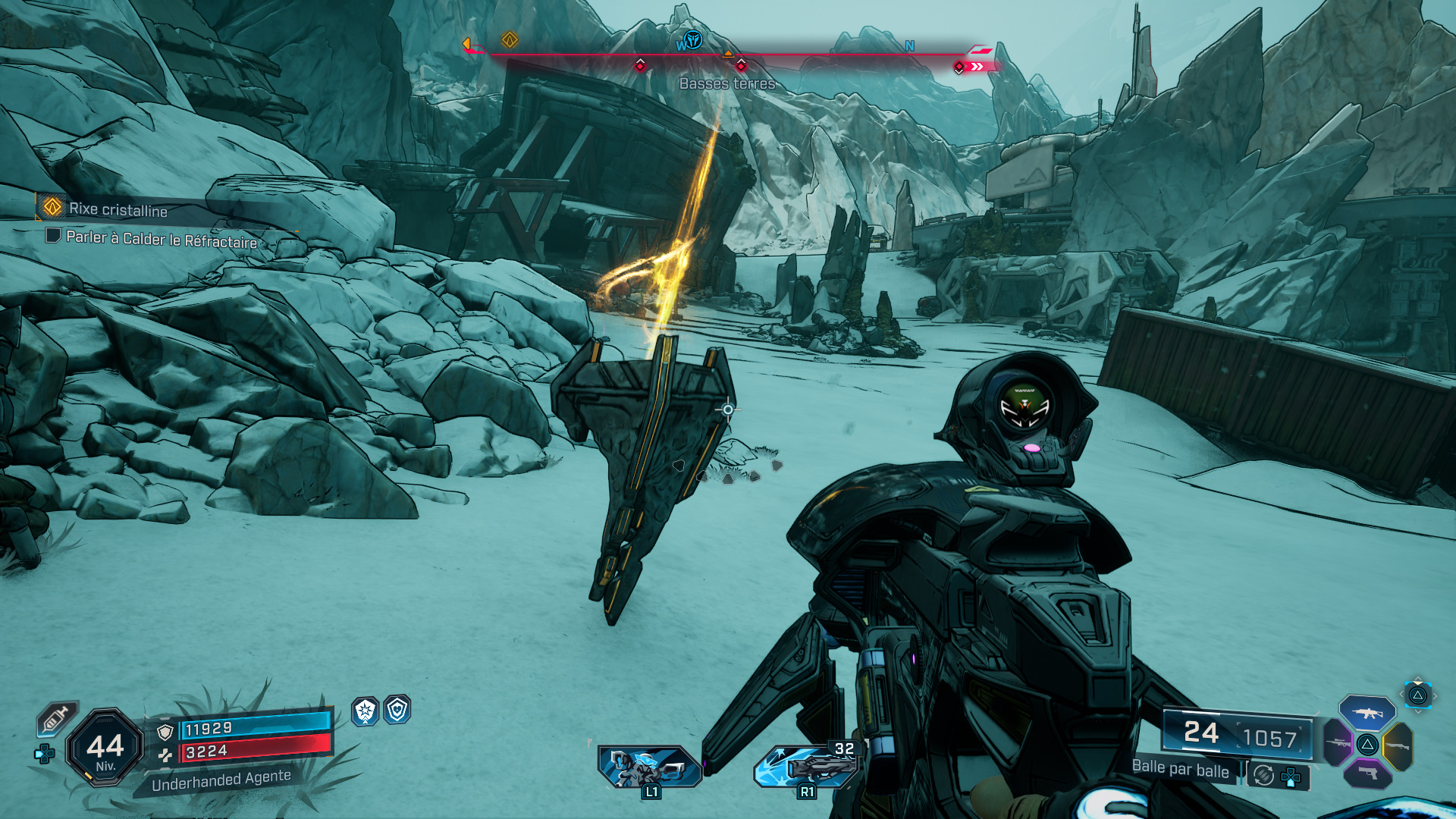1456x819 pixels.
Task: Switch to the sniper rifle weapon slot
Action: (x=1338, y=742)
